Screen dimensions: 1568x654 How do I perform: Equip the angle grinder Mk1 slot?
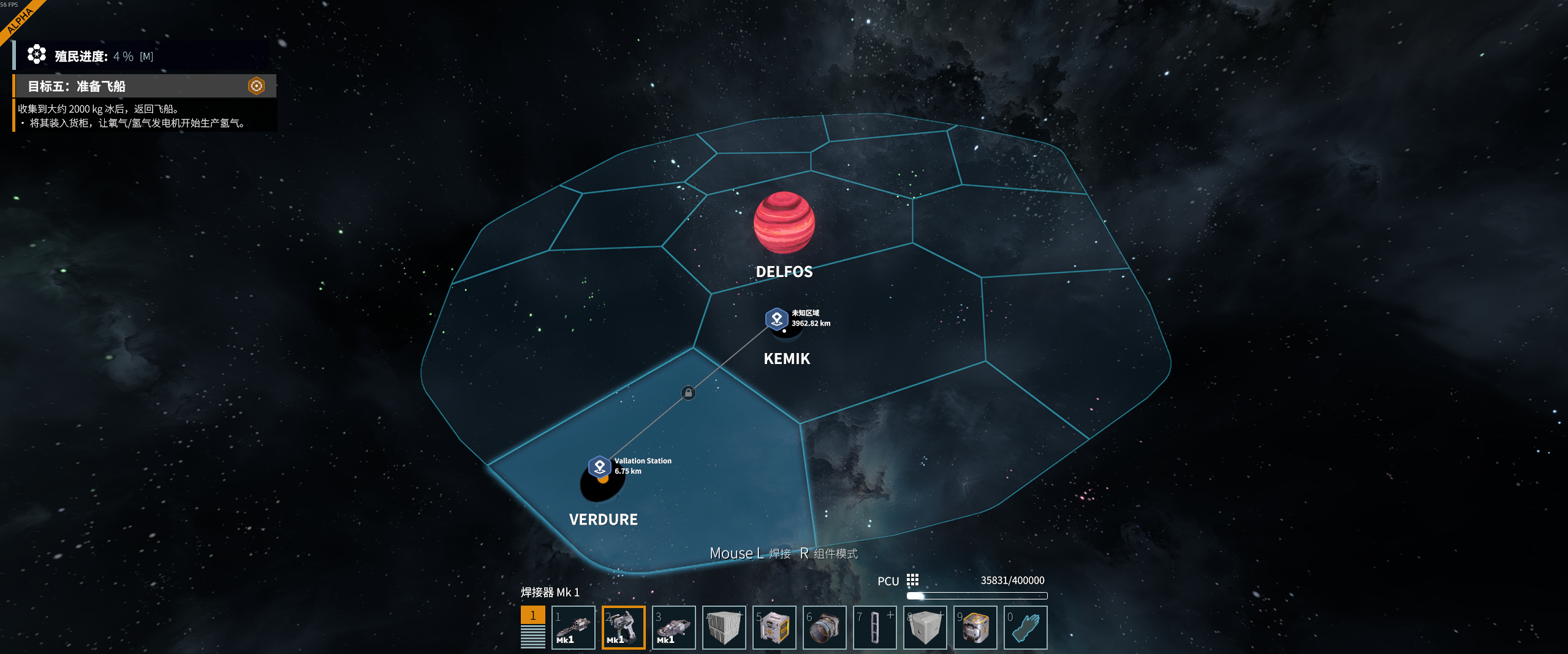tap(673, 627)
